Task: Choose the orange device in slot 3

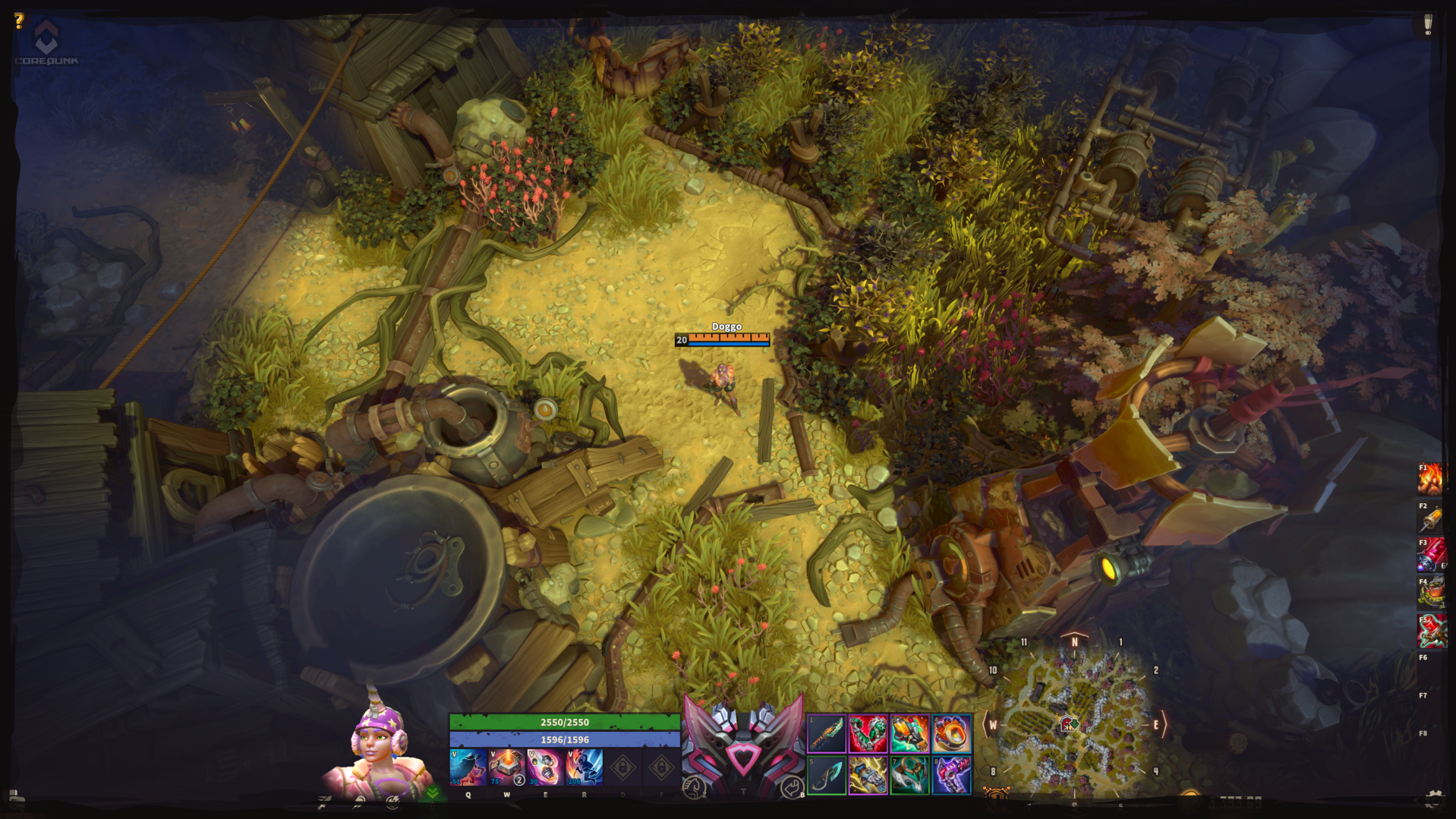Action: point(909,734)
